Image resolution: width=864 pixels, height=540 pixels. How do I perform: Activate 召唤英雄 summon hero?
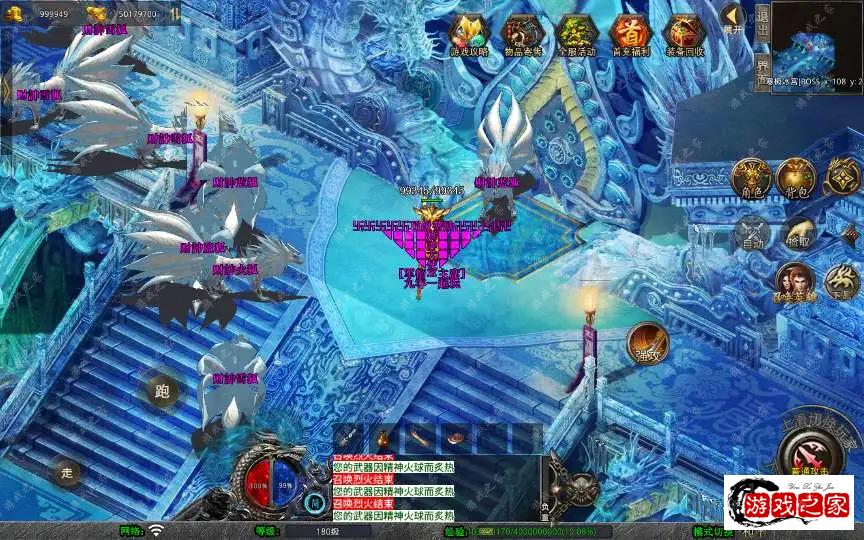(794, 283)
